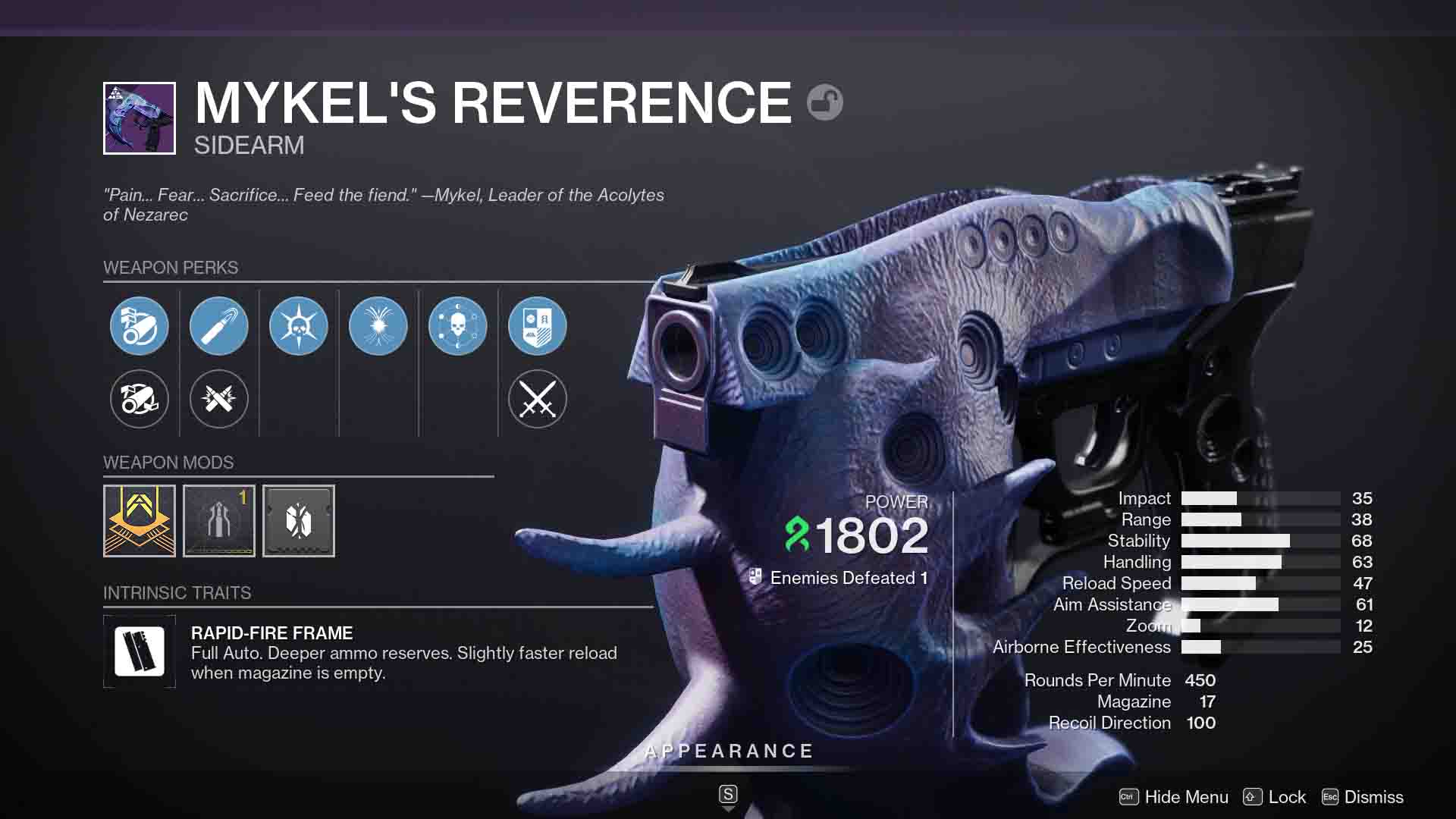Image resolution: width=1456 pixels, height=819 pixels.
Task: Select the crossed swords alternate trait perk
Action: (x=538, y=400)
